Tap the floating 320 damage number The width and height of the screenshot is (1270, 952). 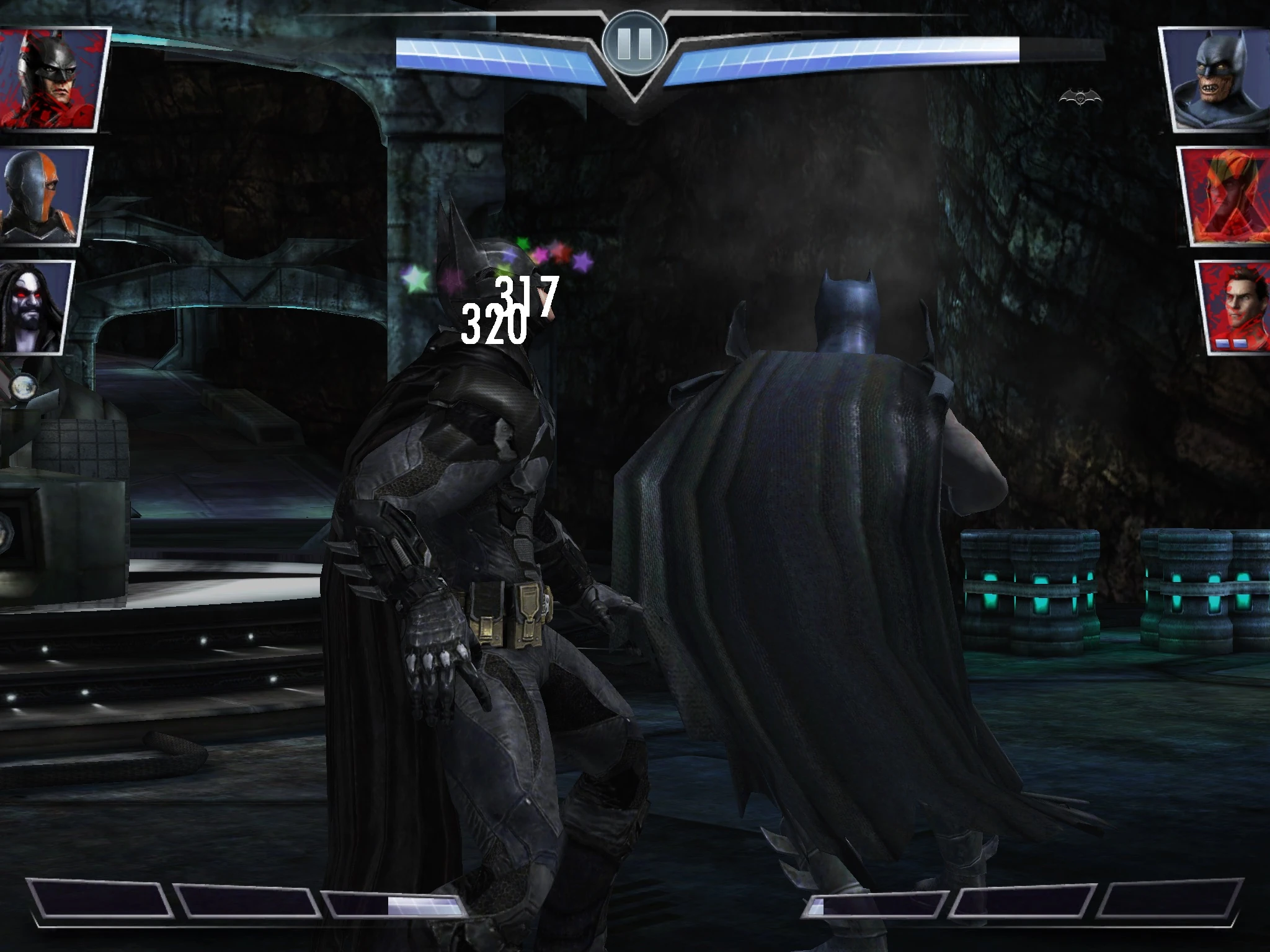pos(492,321)
